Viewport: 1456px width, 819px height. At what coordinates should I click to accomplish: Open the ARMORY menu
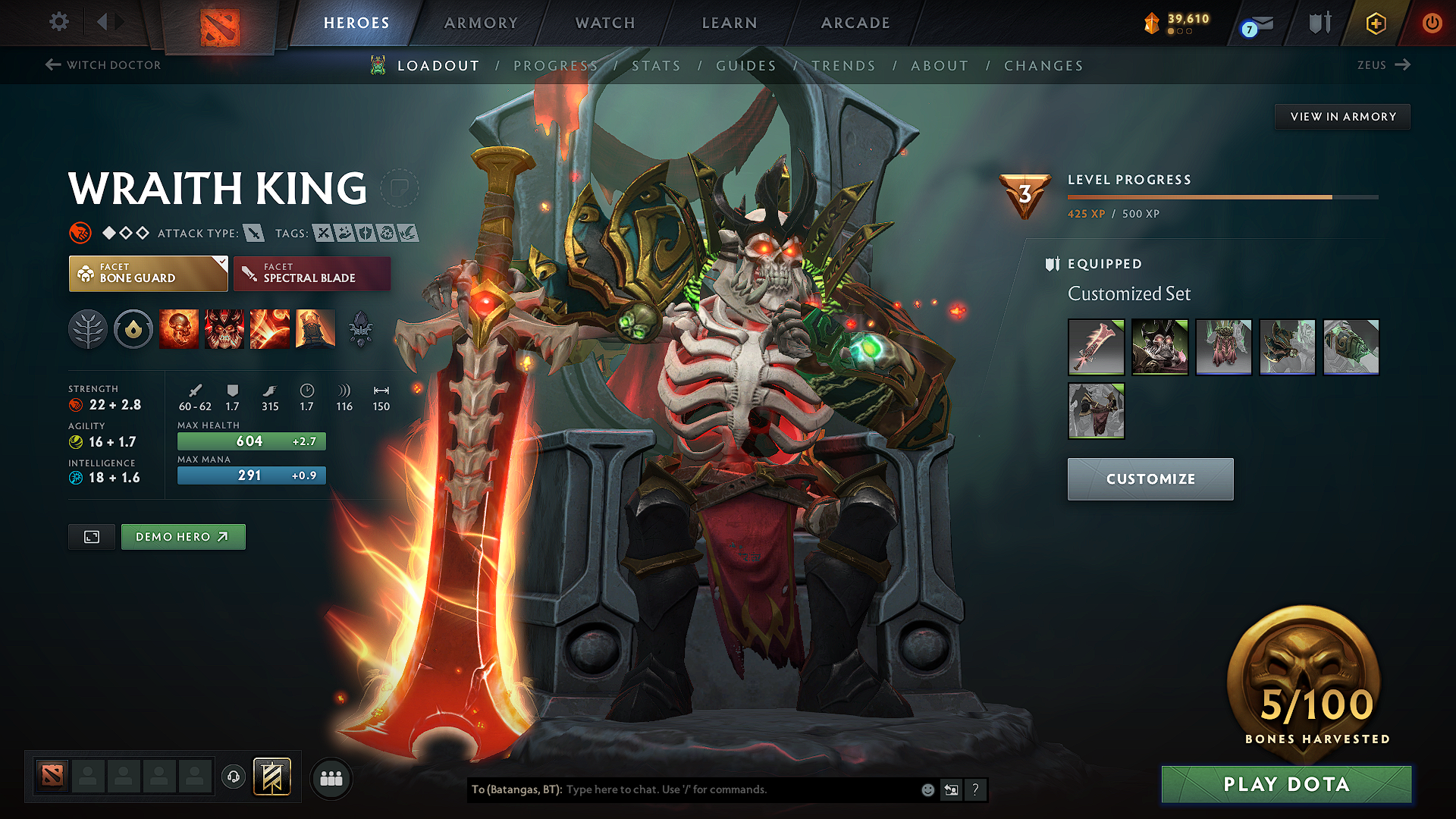pyautogui.click(x=481, y=23)
